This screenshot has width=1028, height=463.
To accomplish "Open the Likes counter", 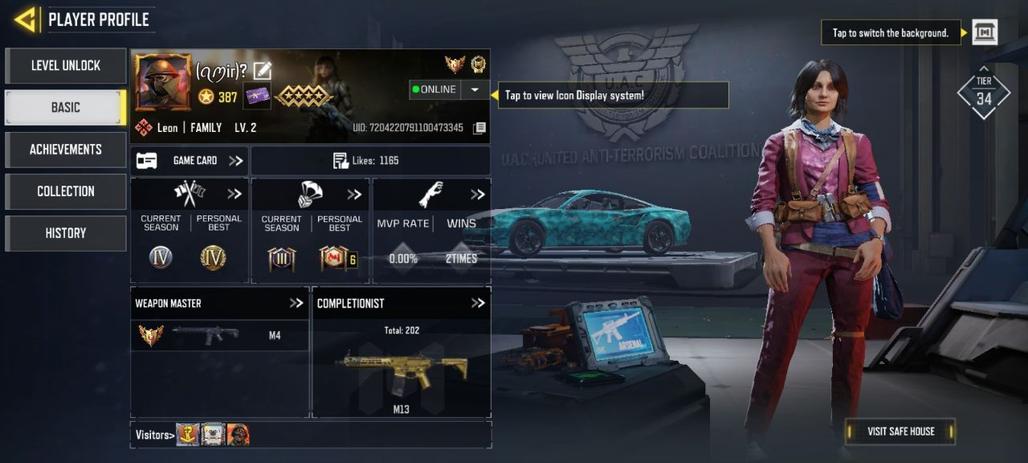I will [366, 161].
